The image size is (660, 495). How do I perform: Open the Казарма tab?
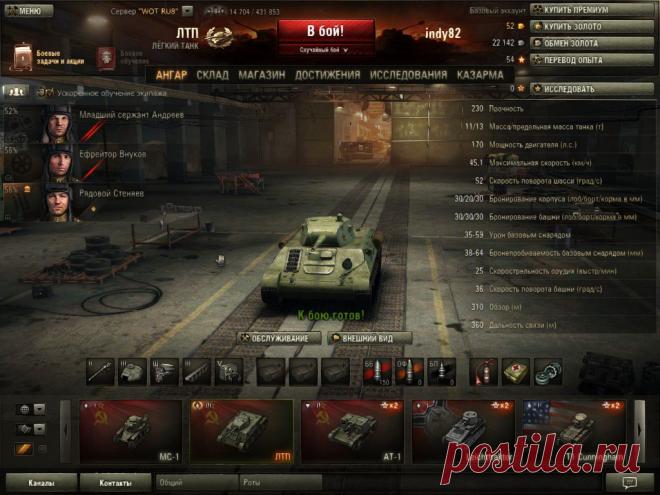tap(480, 75)
